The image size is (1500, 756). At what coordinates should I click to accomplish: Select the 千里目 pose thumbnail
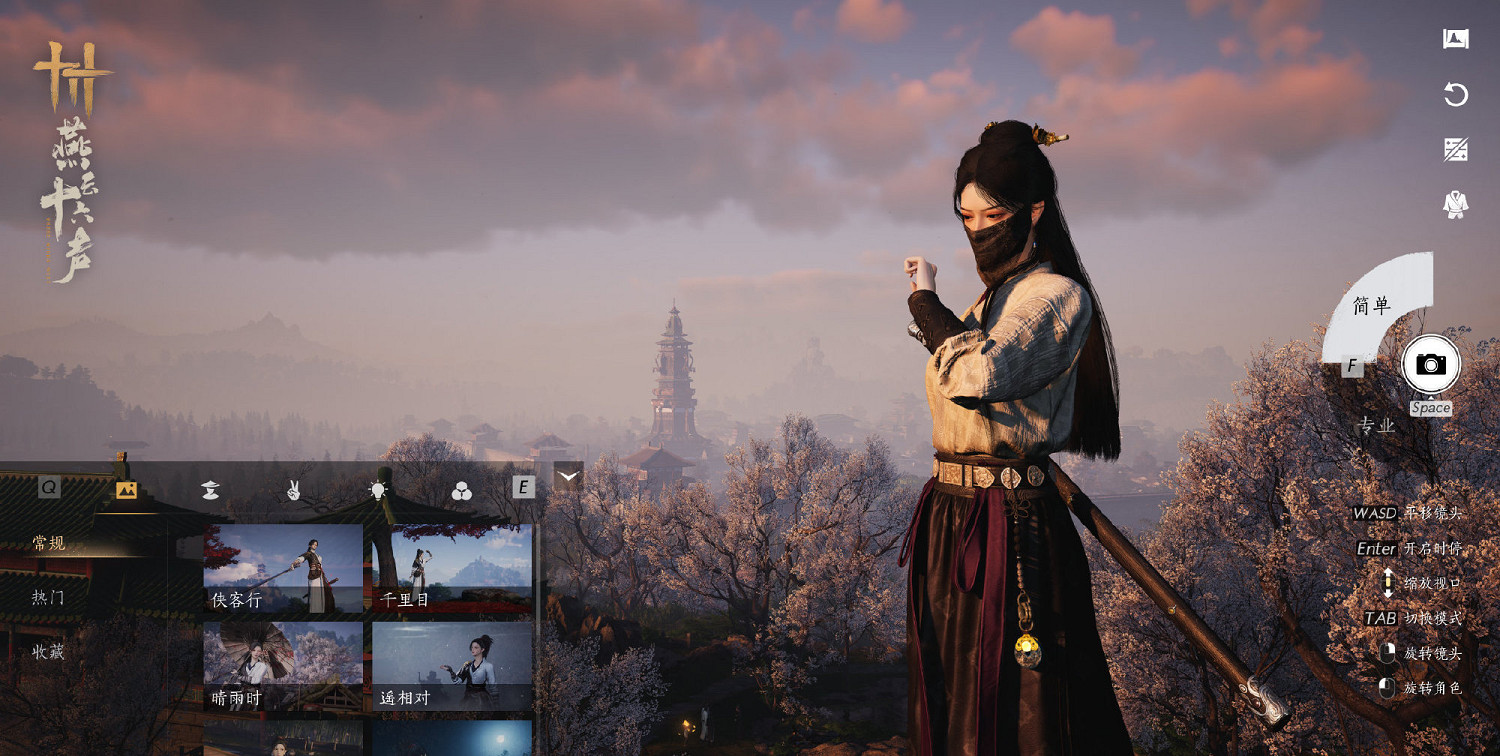point(452,568)
